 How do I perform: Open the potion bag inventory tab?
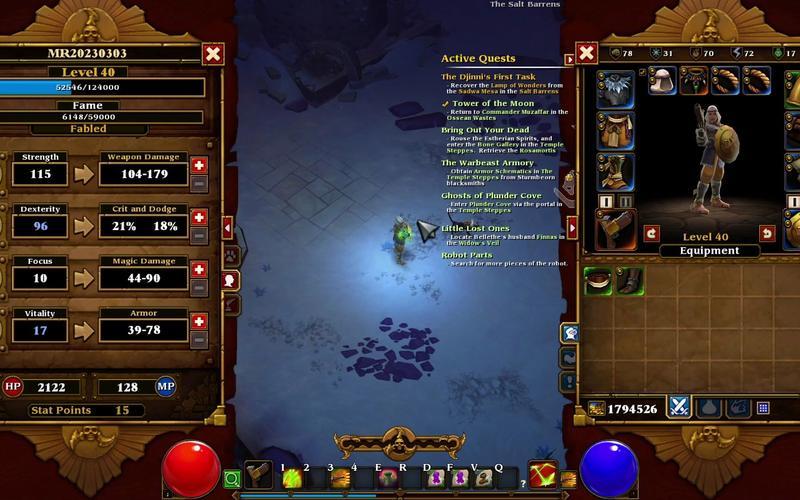point(709,407)
